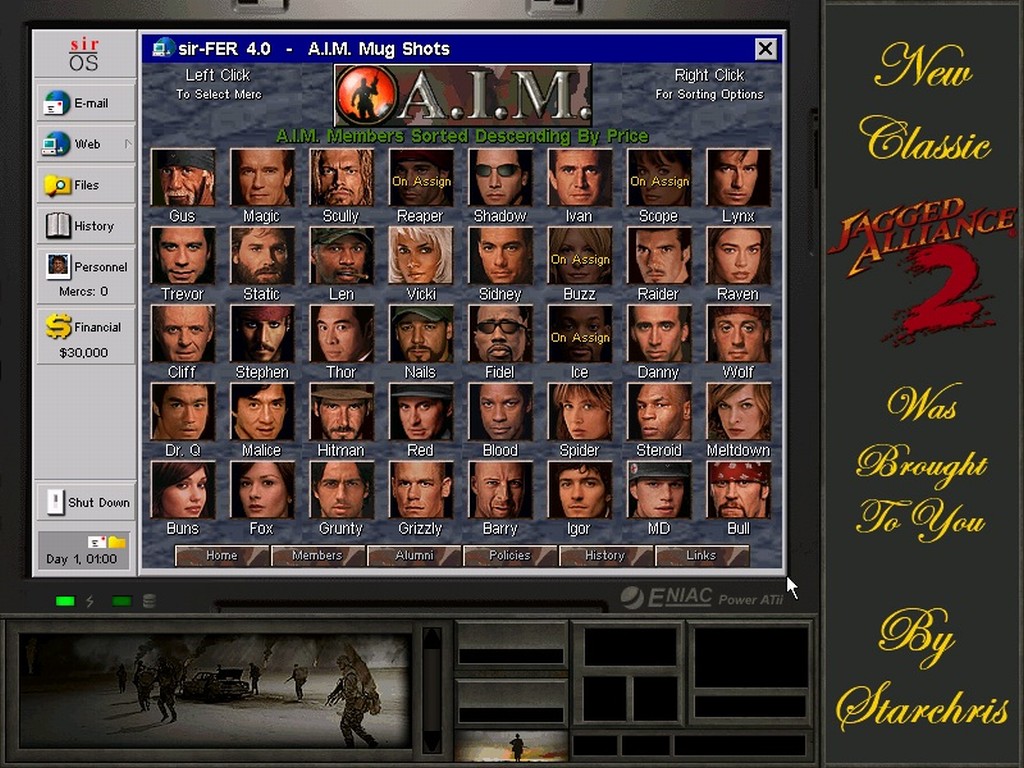Choose mercenary Magic's portrait
This screenshot has height=768, width=1024.
coord(262,178)
